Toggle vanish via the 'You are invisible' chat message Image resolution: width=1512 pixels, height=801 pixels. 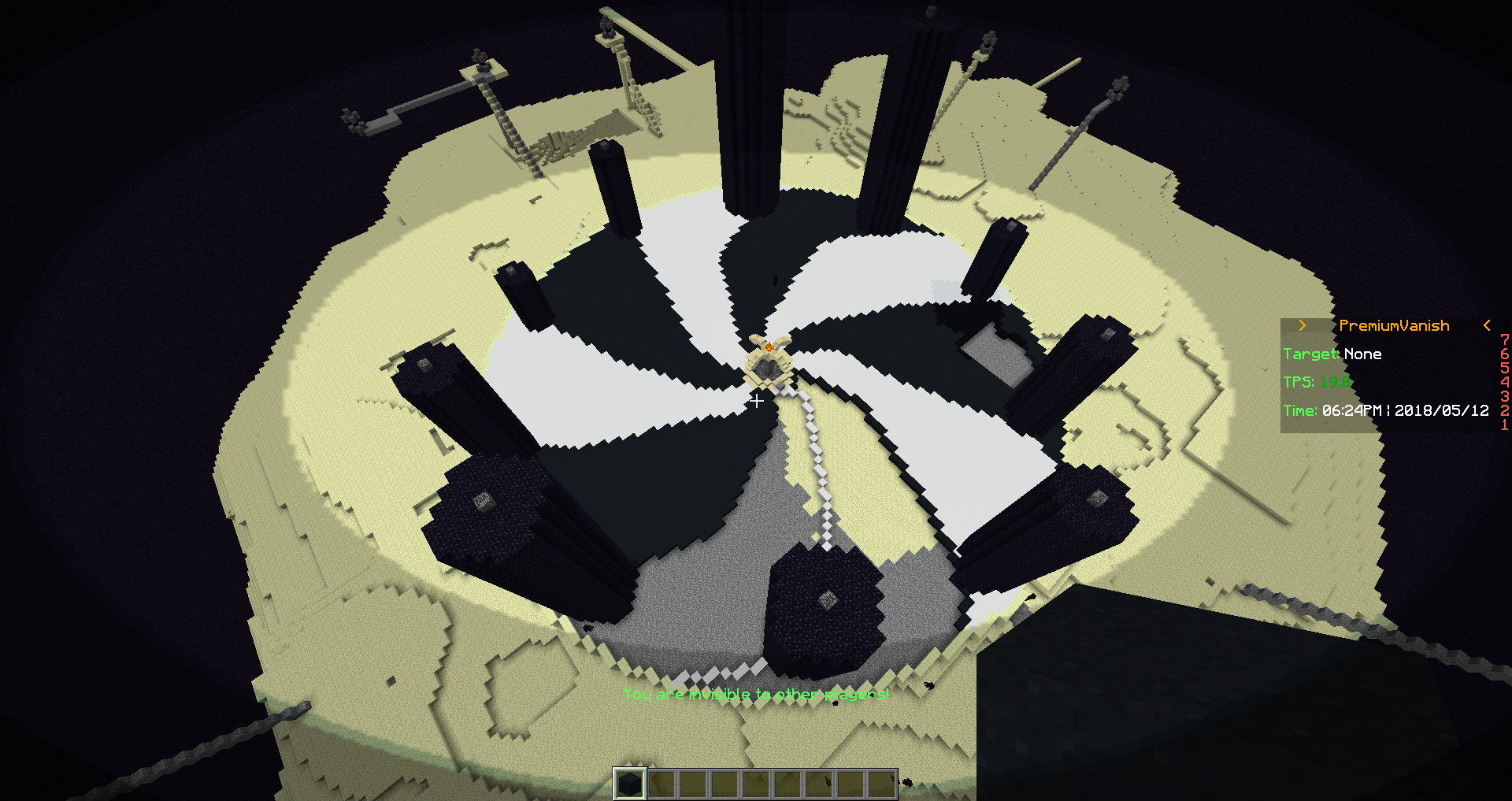[x=756, y=694]
